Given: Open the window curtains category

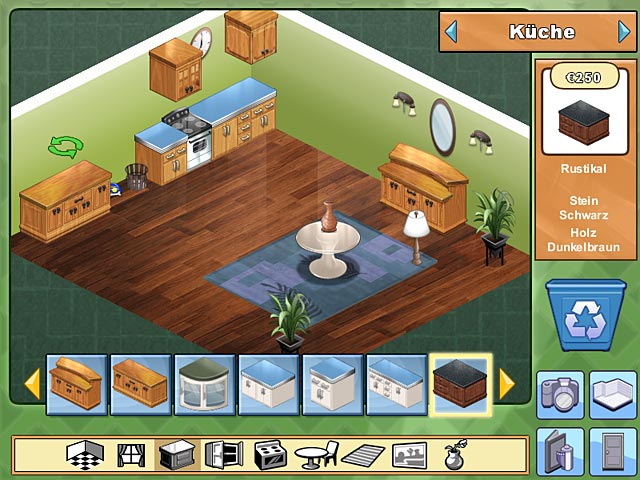Looking at the screenshot, I should pos(131,455).
